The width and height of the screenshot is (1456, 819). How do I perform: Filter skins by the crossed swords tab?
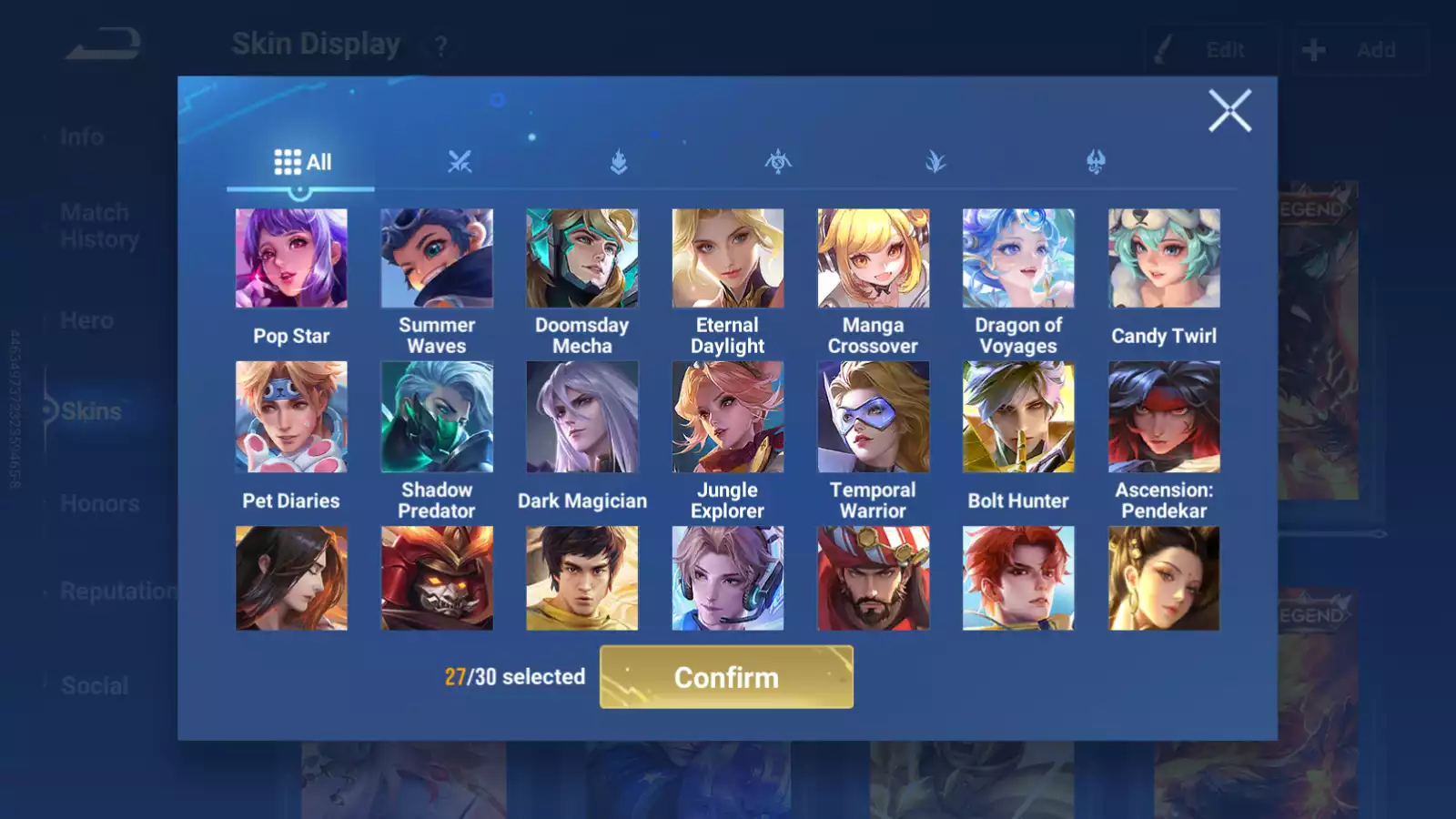tap(460, 162)
